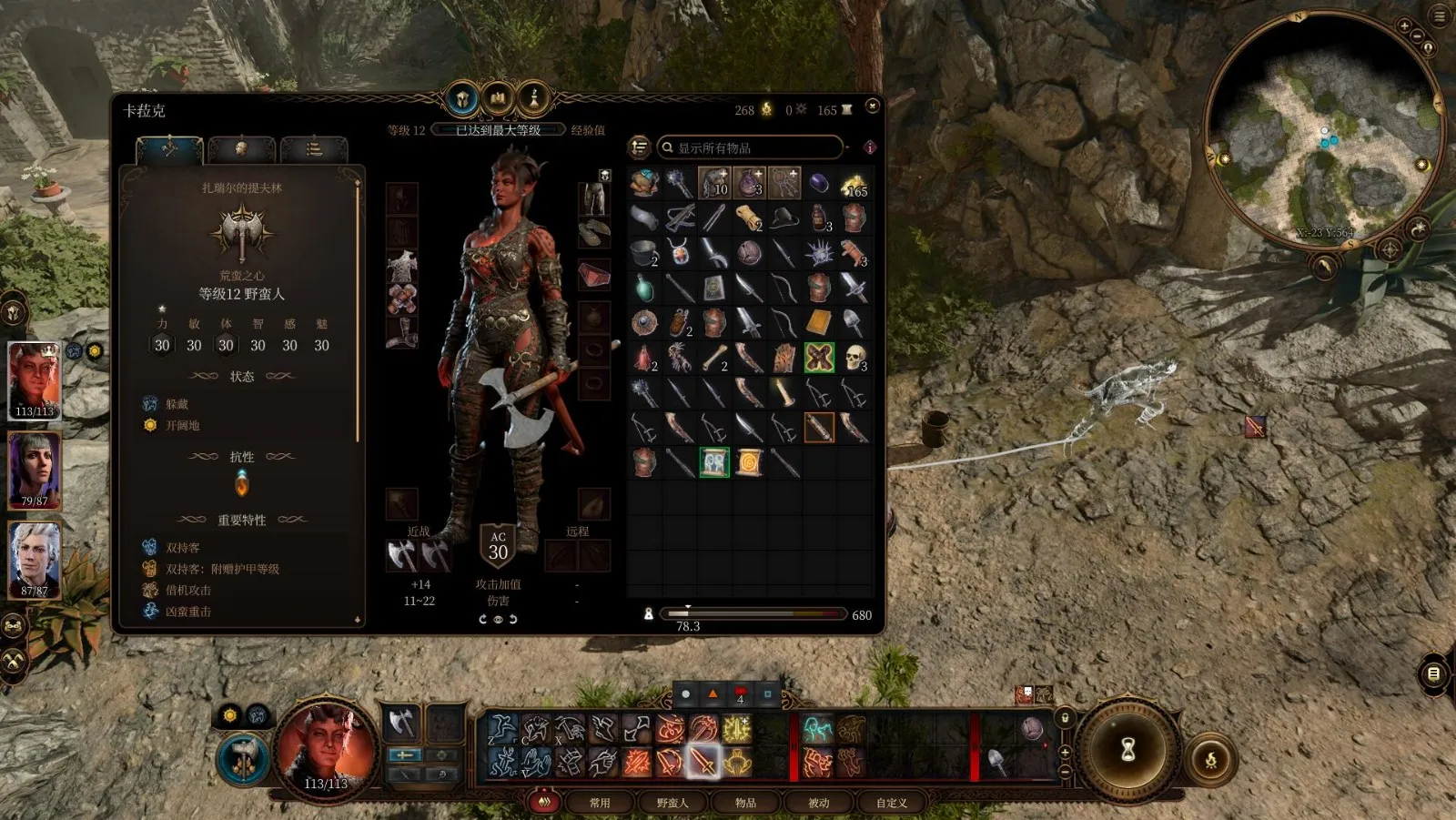Open the inventory sort options
The height and width of the screenshot is (820, 1456).
coord(640,147)
